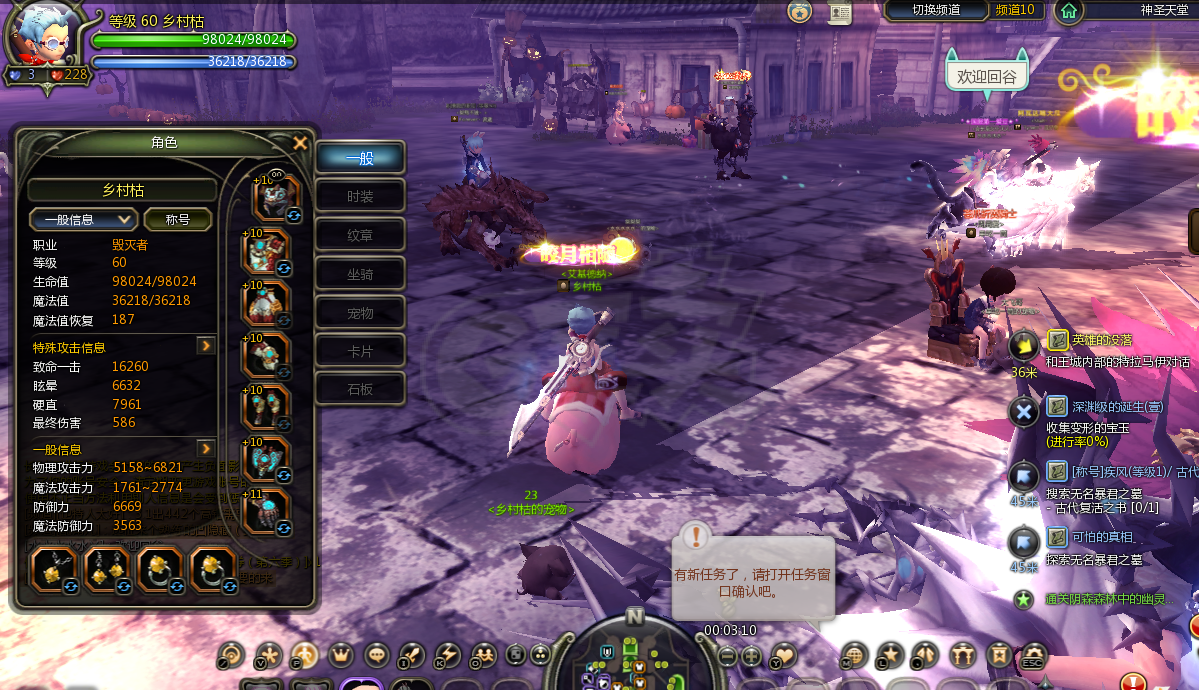
Task: Choose the 石板 tab
Action: pyautogui.click(x=360, y=389)
